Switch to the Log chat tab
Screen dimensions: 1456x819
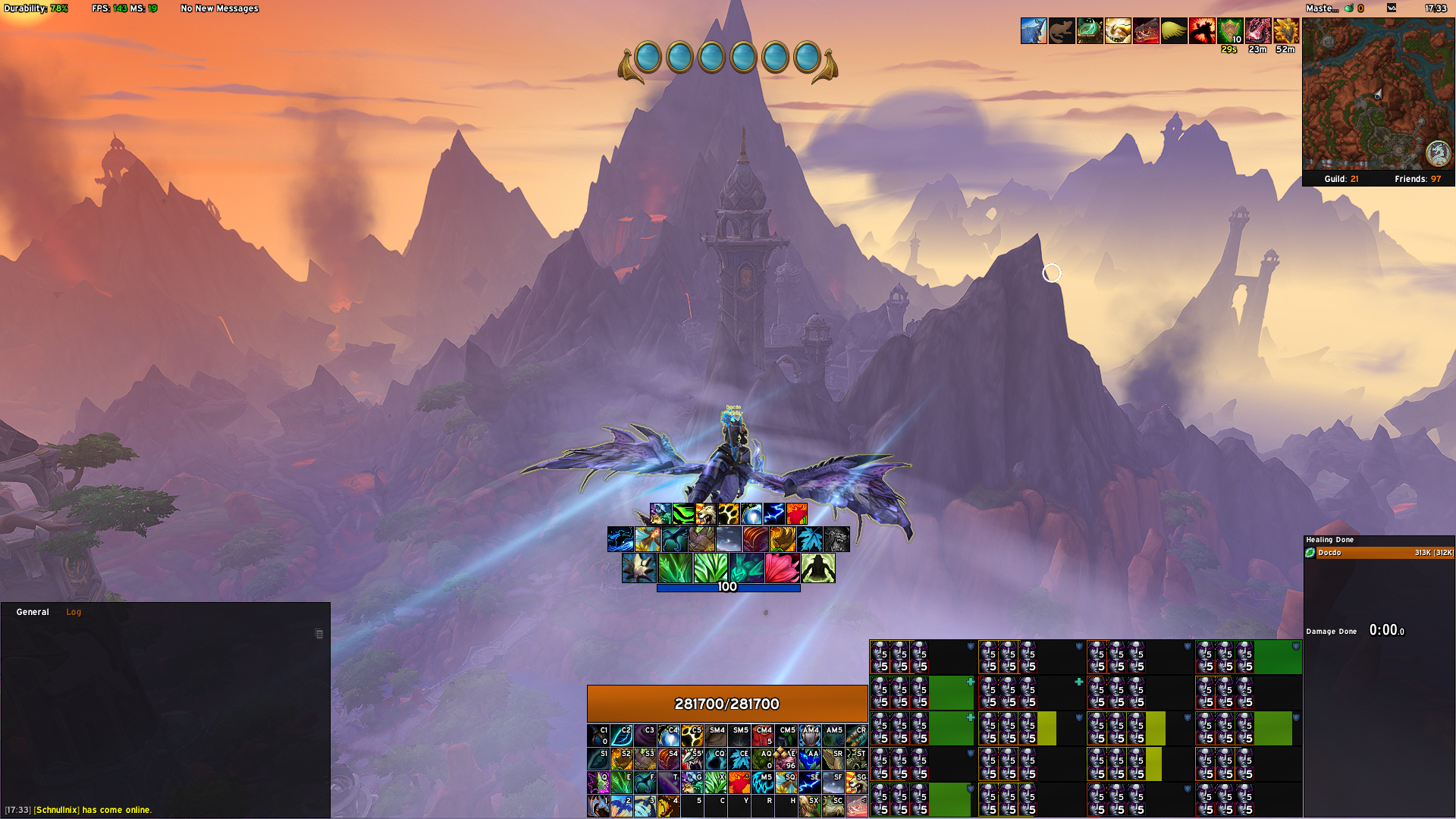[x=74, y=612]
